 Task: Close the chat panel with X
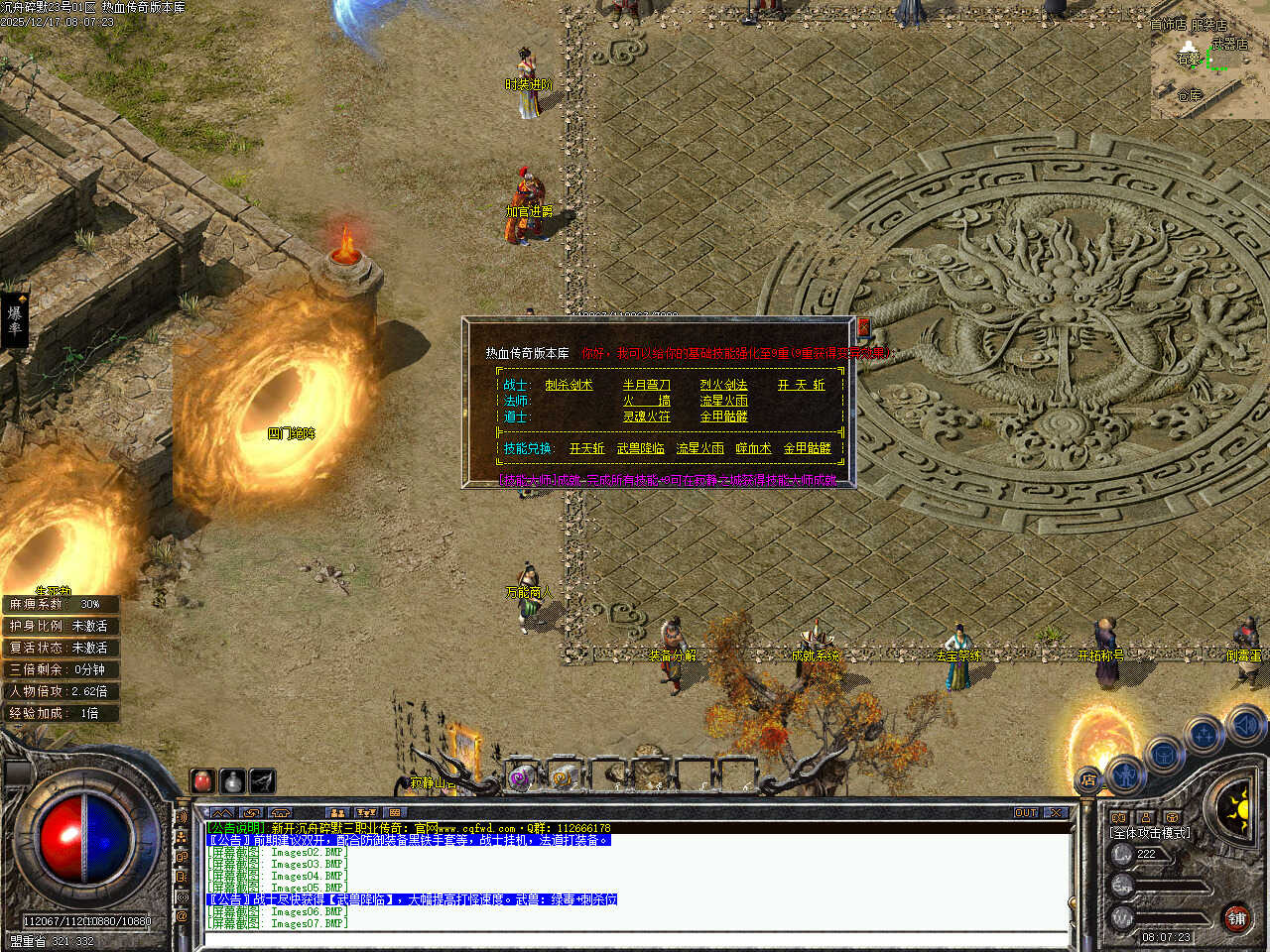(x=1057, y=812)
